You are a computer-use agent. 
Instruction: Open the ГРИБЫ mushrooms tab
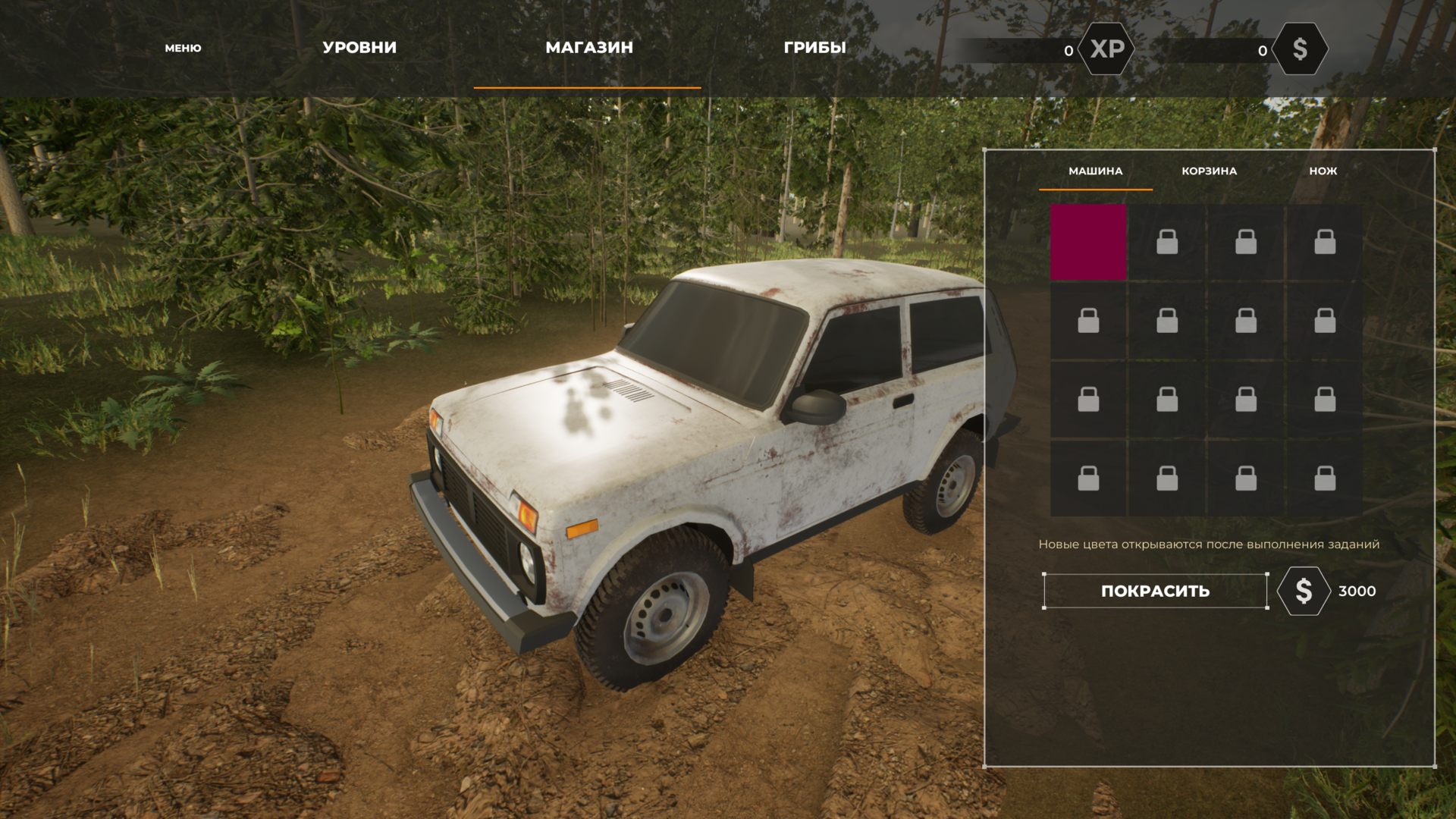click(814, 47)
